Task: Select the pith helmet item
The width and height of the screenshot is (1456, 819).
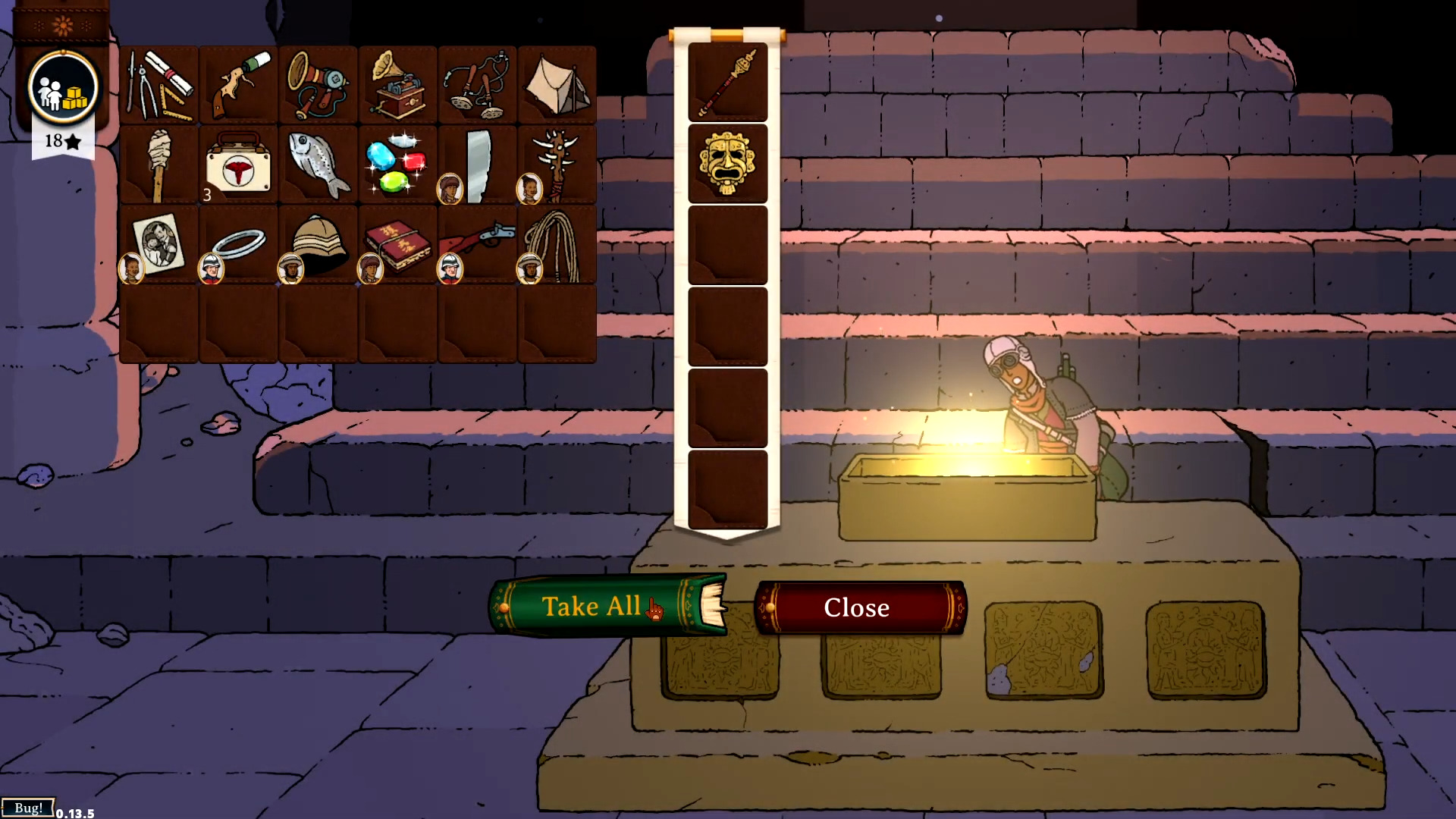Action: 319,244
